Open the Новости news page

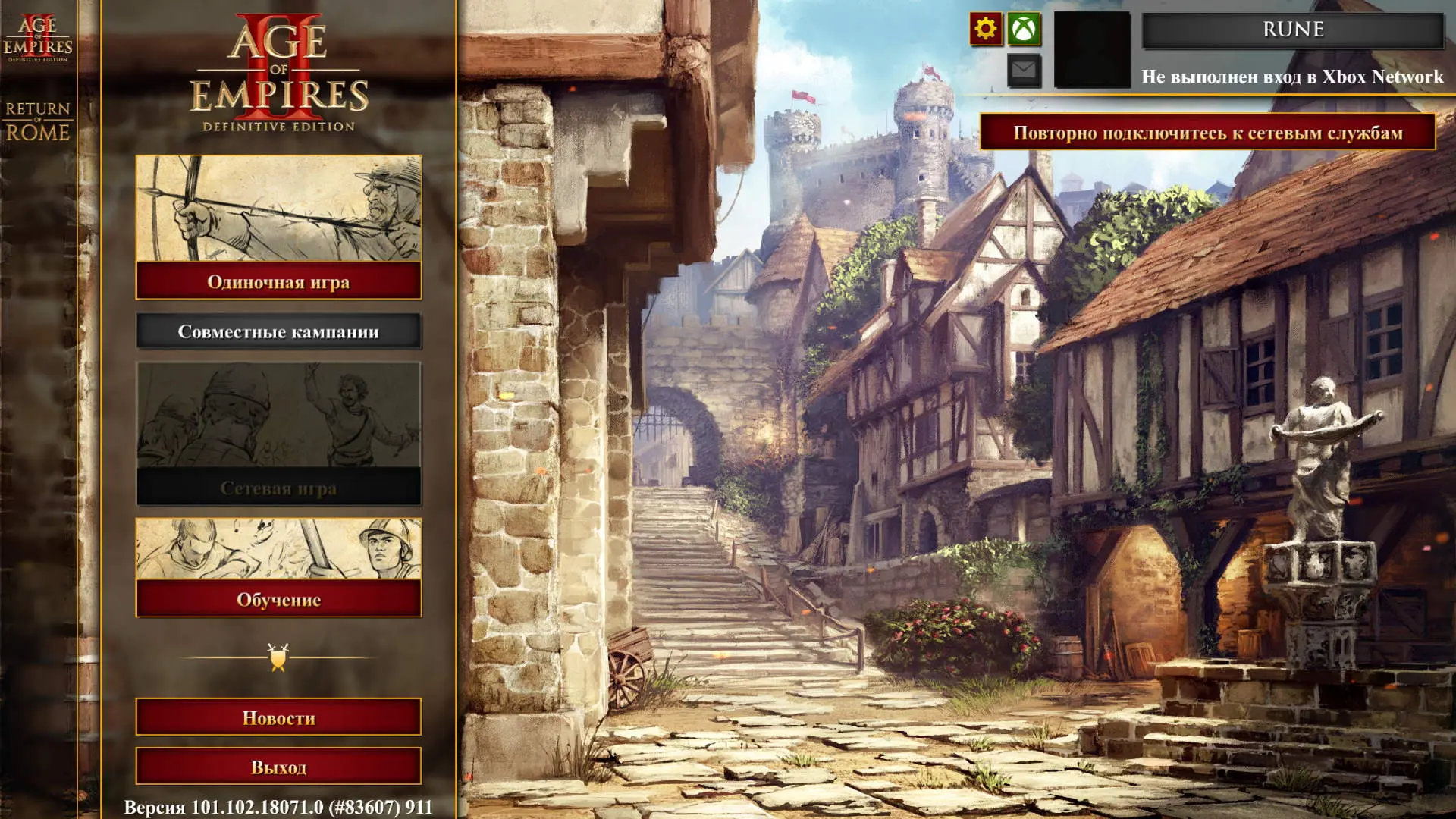pyautogui.click(x=278, y=717)
